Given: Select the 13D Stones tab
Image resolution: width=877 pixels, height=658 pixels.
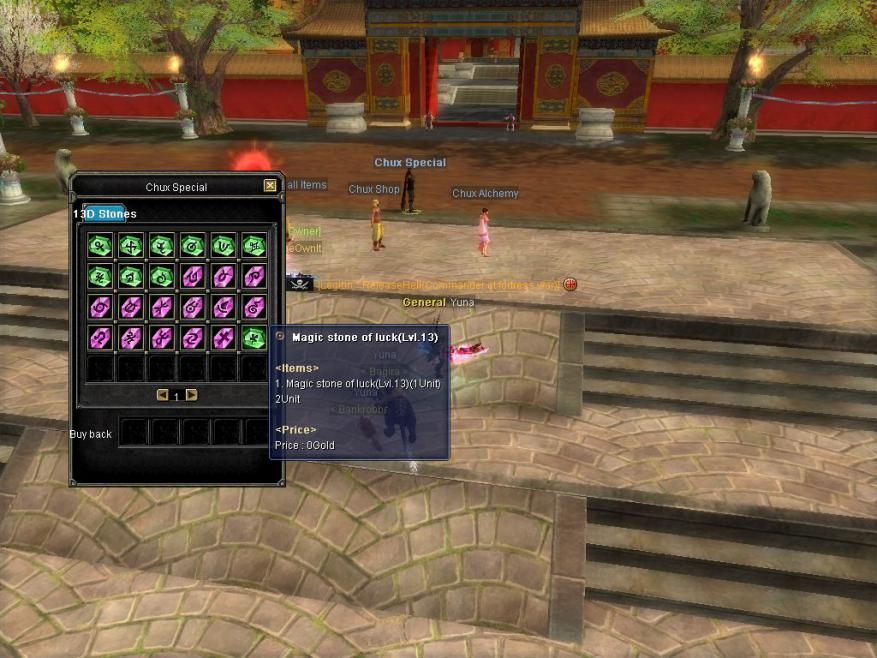Looking at the screenshot, I should (104, 213).
